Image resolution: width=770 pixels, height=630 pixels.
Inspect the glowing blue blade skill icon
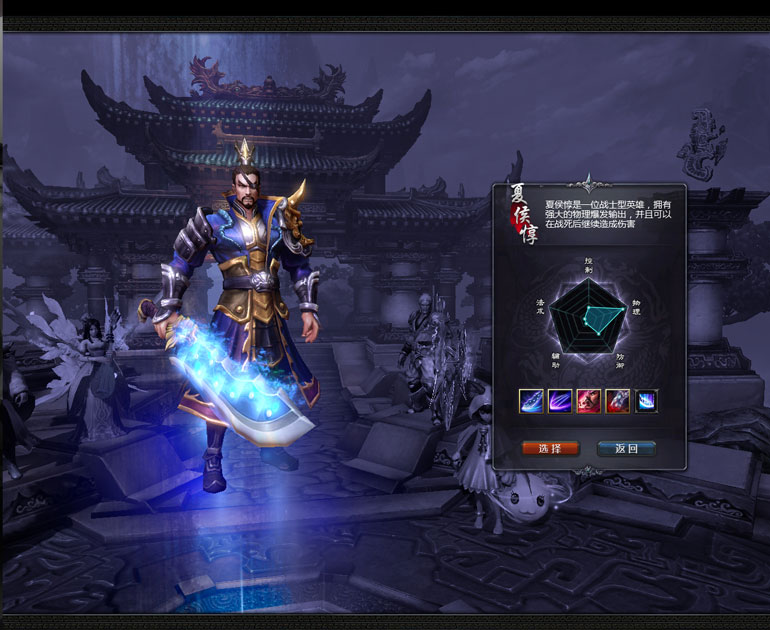[x=531, y=401]
